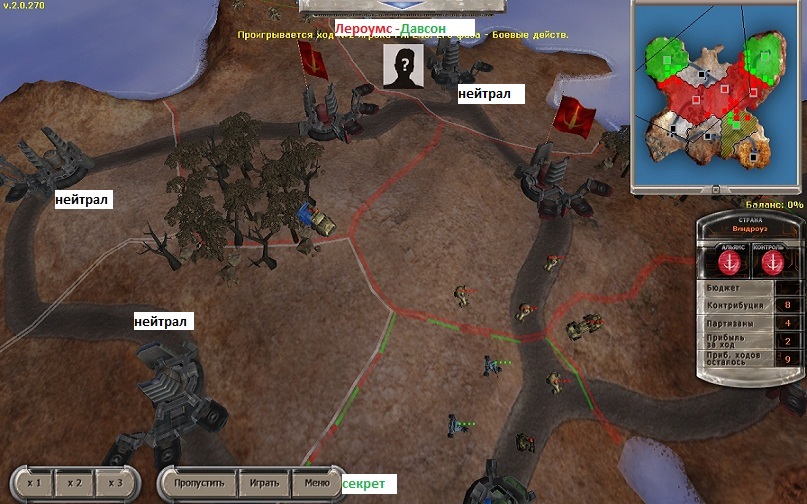Switch speed to x 3
The width and height of the screenshot is (807, 504).
click(115, 483)
